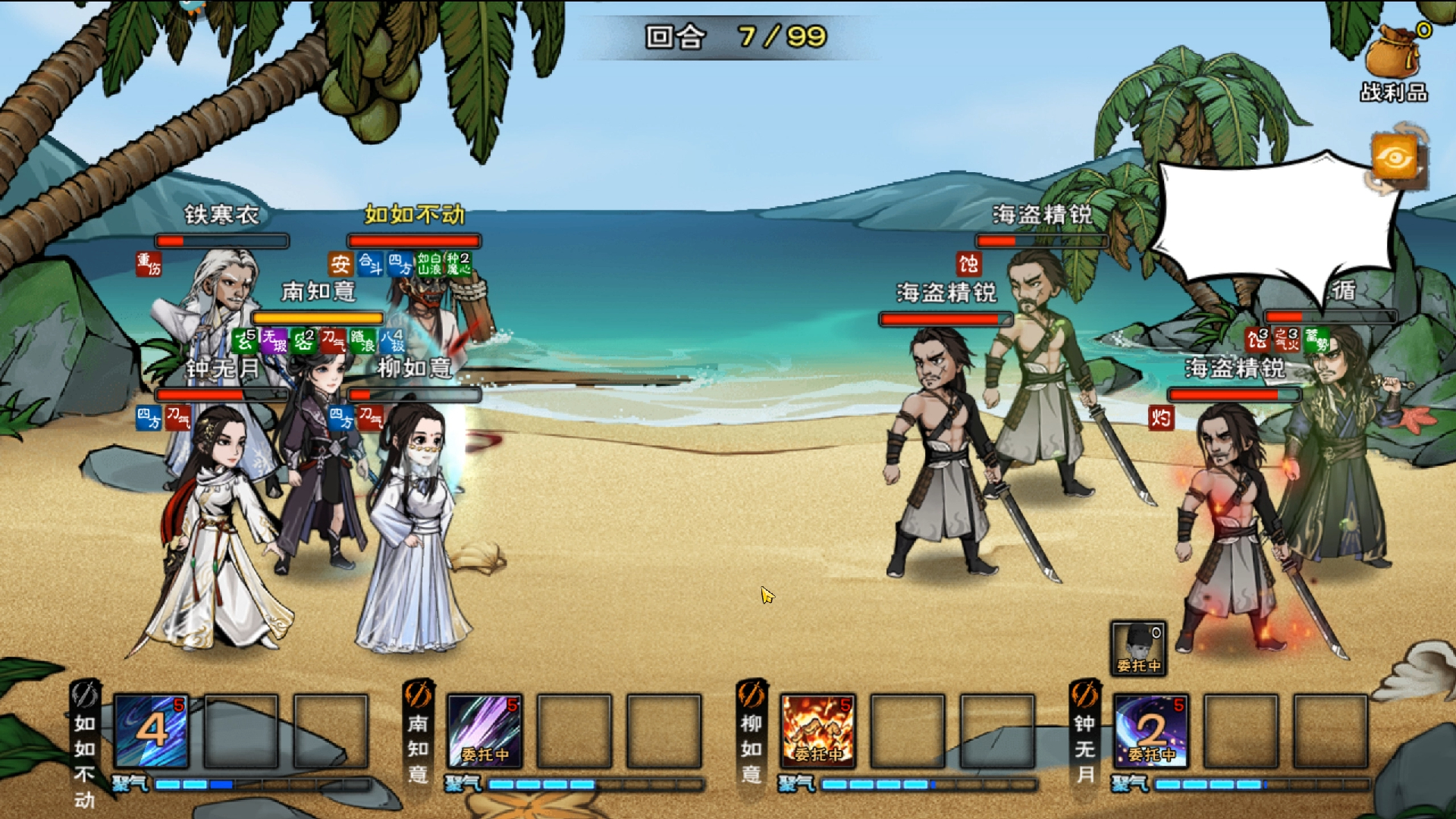The width and height of the screenshot is (1456, 819).
Task: Inspect the 合斗 buff icon
Action: click(370, 264)
